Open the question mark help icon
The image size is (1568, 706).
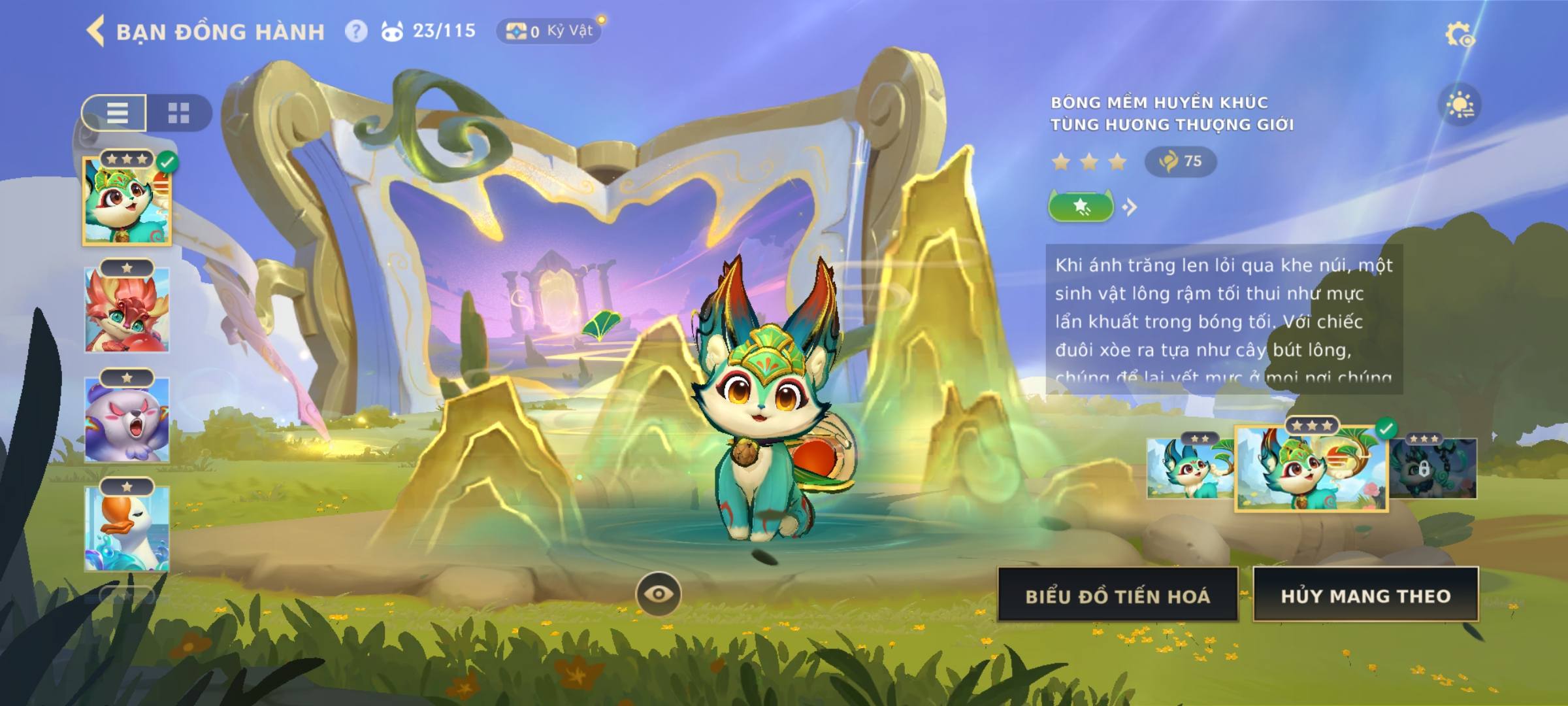[x=355, y=31]
